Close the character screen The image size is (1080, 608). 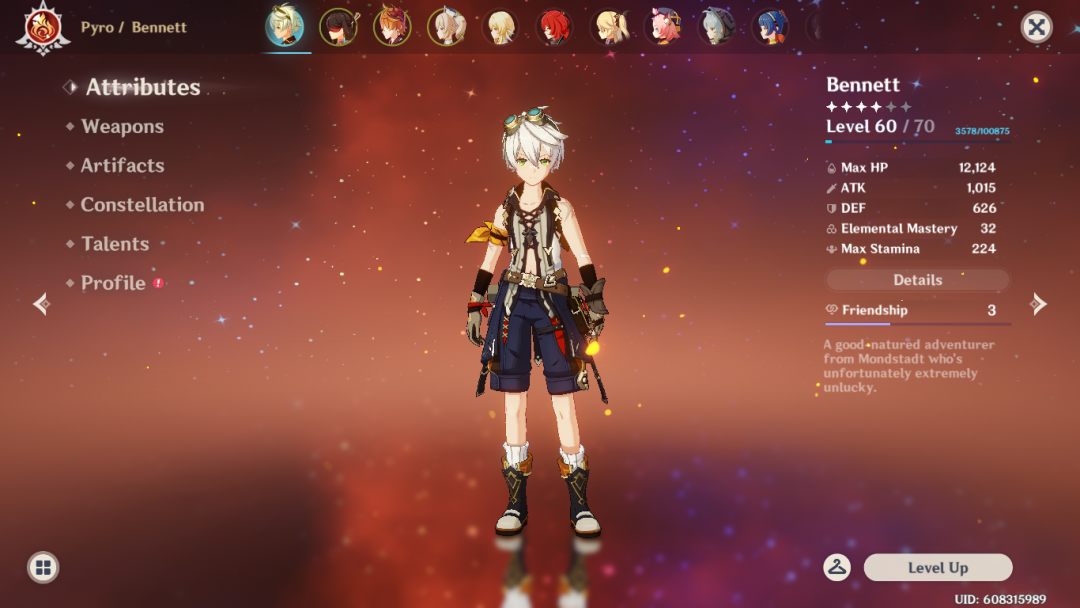coord(1036,27)
